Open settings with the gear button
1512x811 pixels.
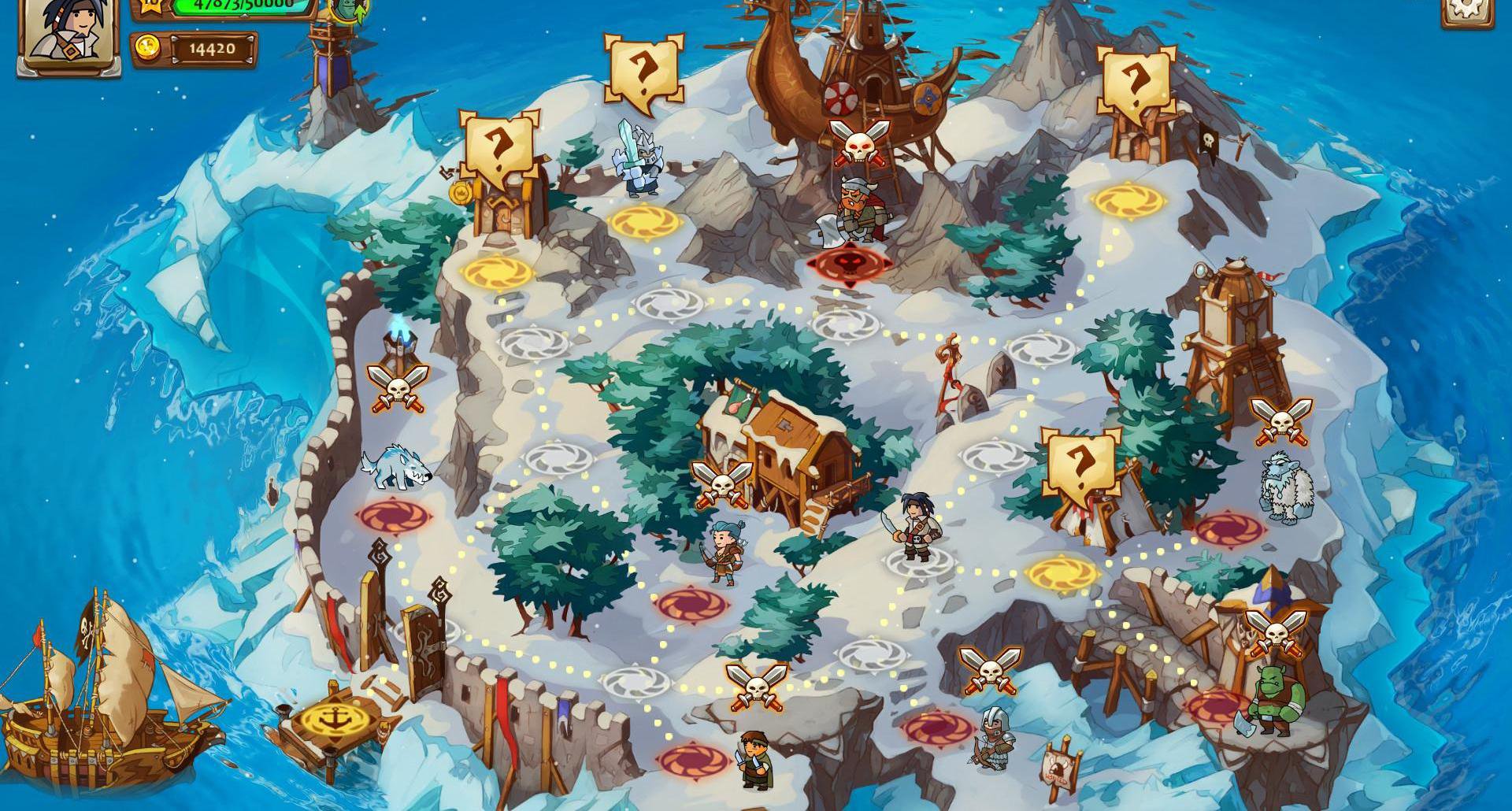[1466, 9]
